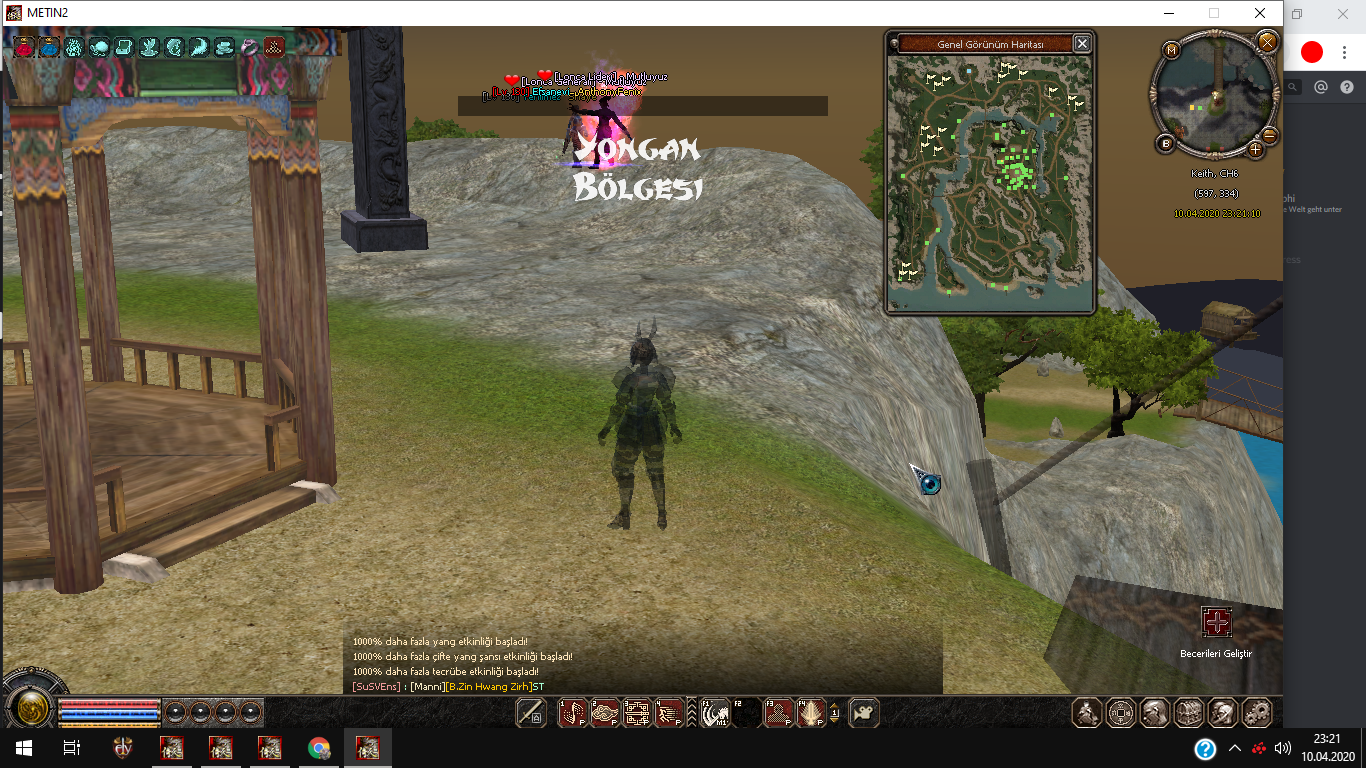Screen dimensions: 1366x768
Task: Open the world map with the M button
Action: coord(1171,49)
